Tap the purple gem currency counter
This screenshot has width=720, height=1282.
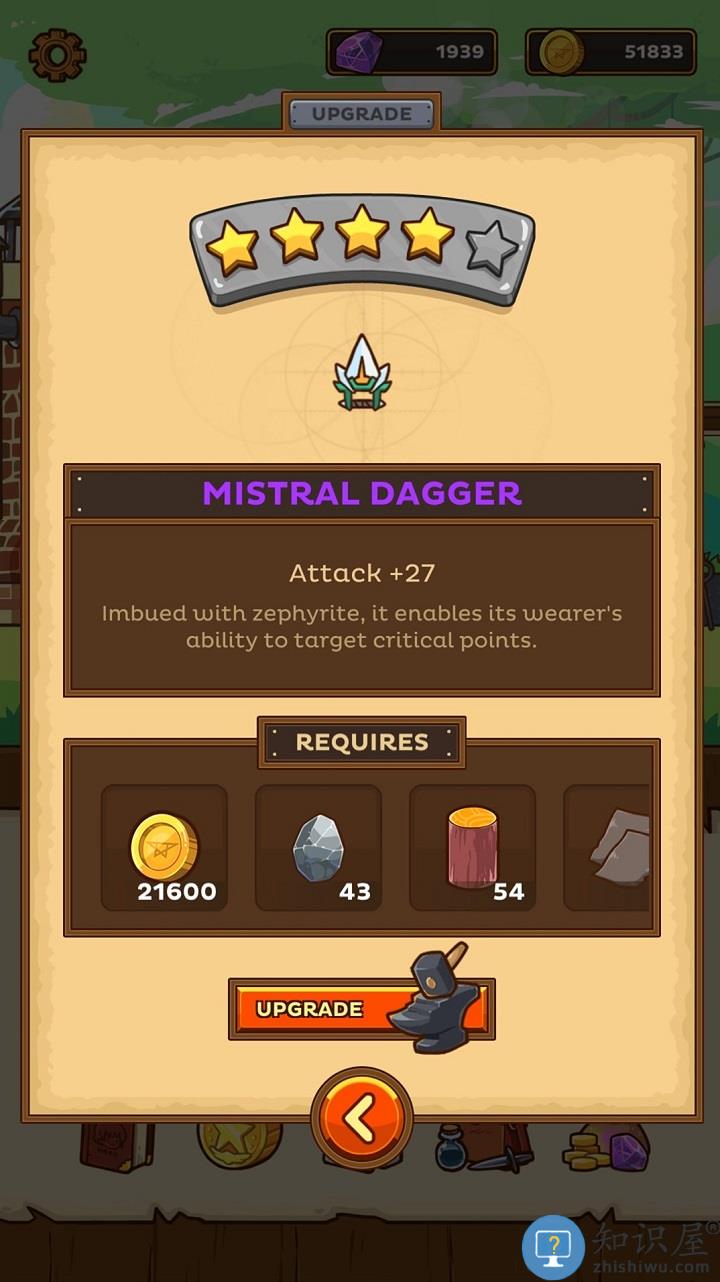point(412,52)
